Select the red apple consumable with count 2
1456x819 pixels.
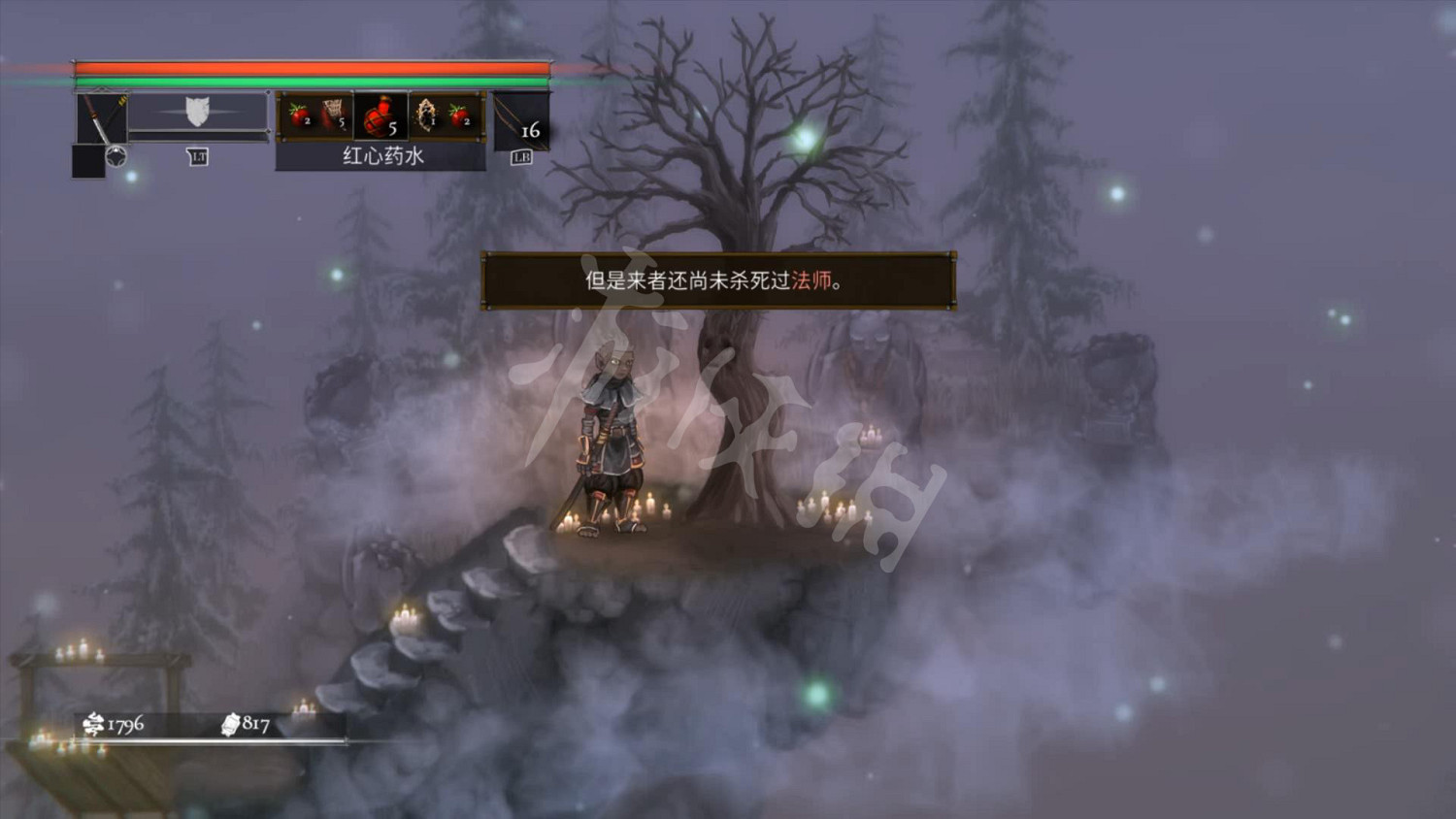coord(299,115)
